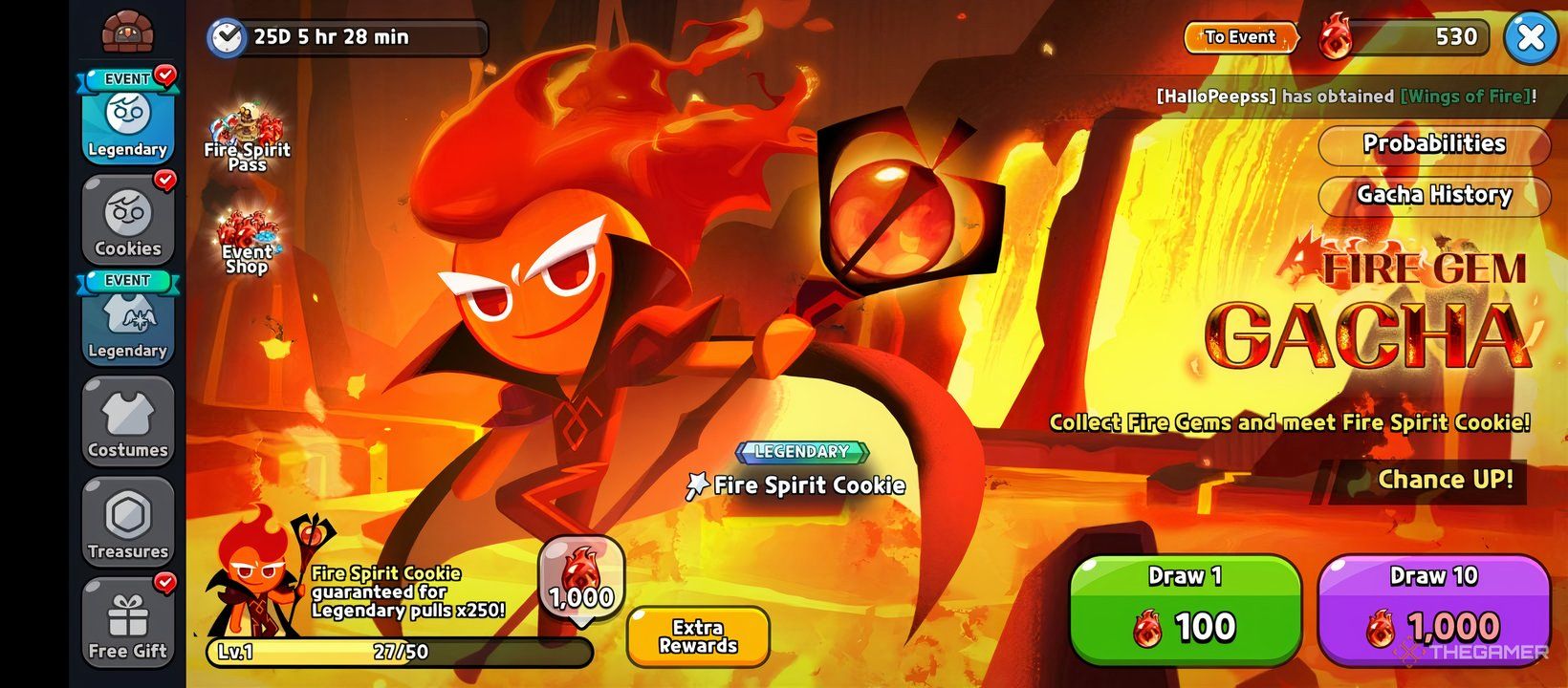Tap the To Event button

[1240, 37]
